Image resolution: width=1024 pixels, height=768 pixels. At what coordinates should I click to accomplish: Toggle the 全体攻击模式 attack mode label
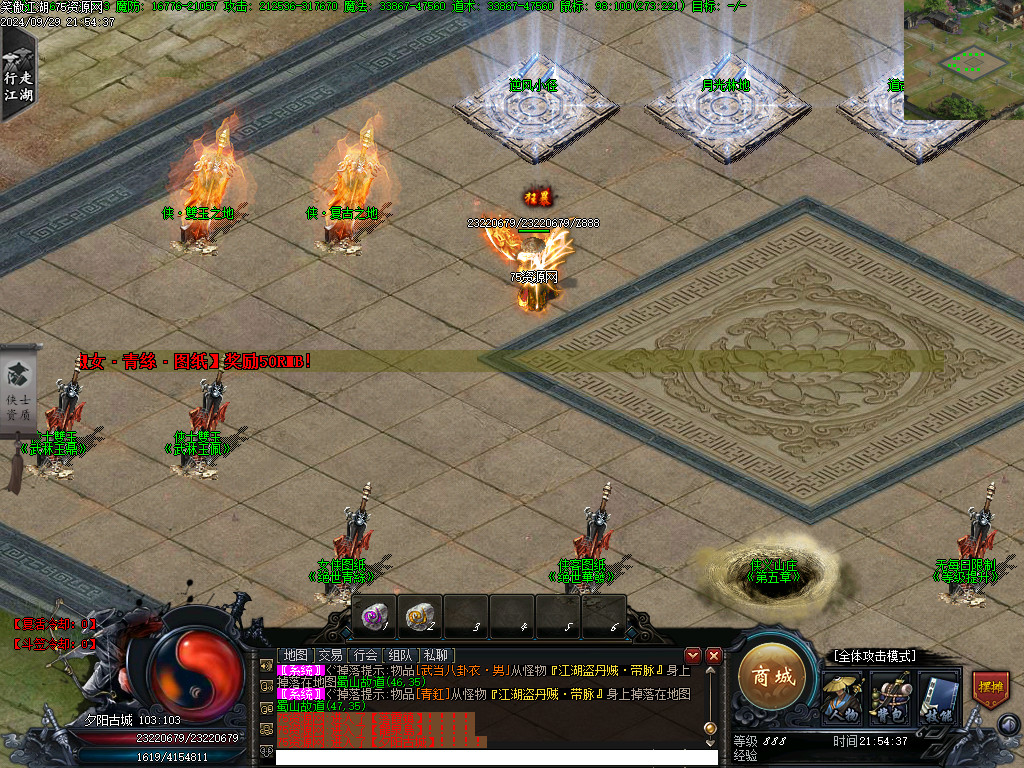point(874,656)
